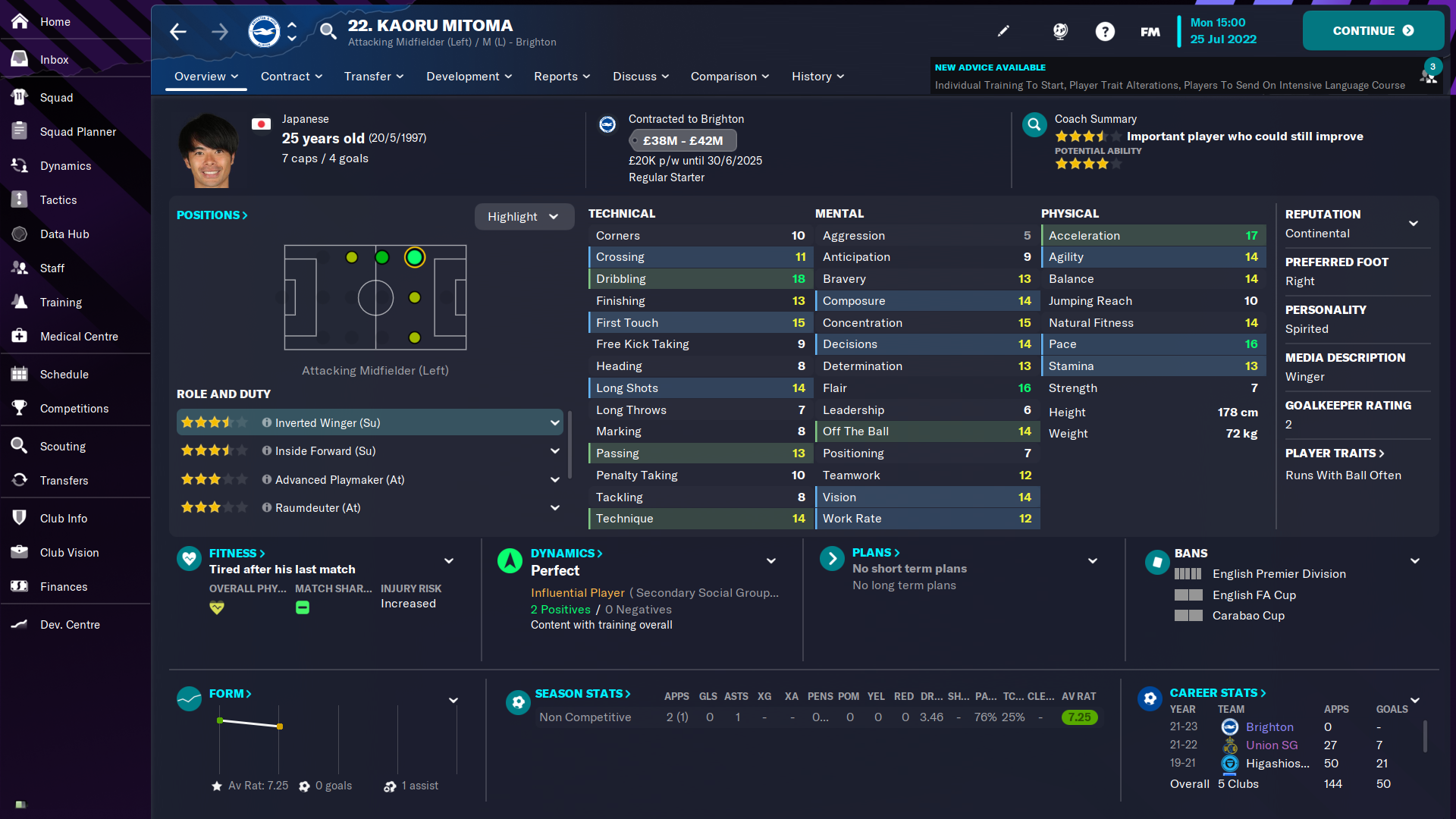Open the Tactics screen from the sidebar
This screenshot has height=819, width=1456.
click(x=58, y=199)
